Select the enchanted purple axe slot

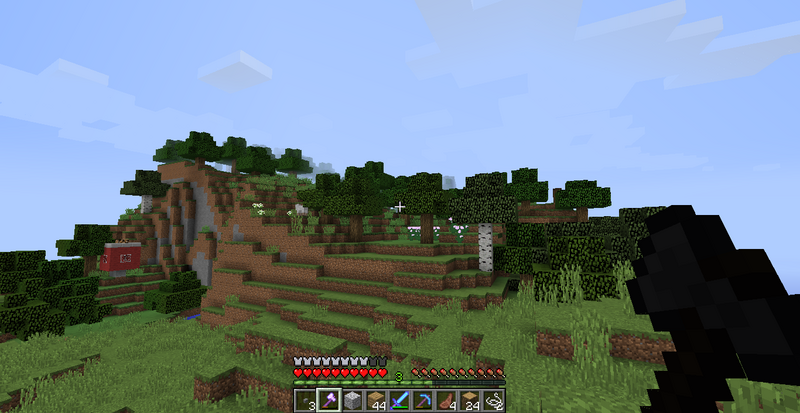[328, 401]
